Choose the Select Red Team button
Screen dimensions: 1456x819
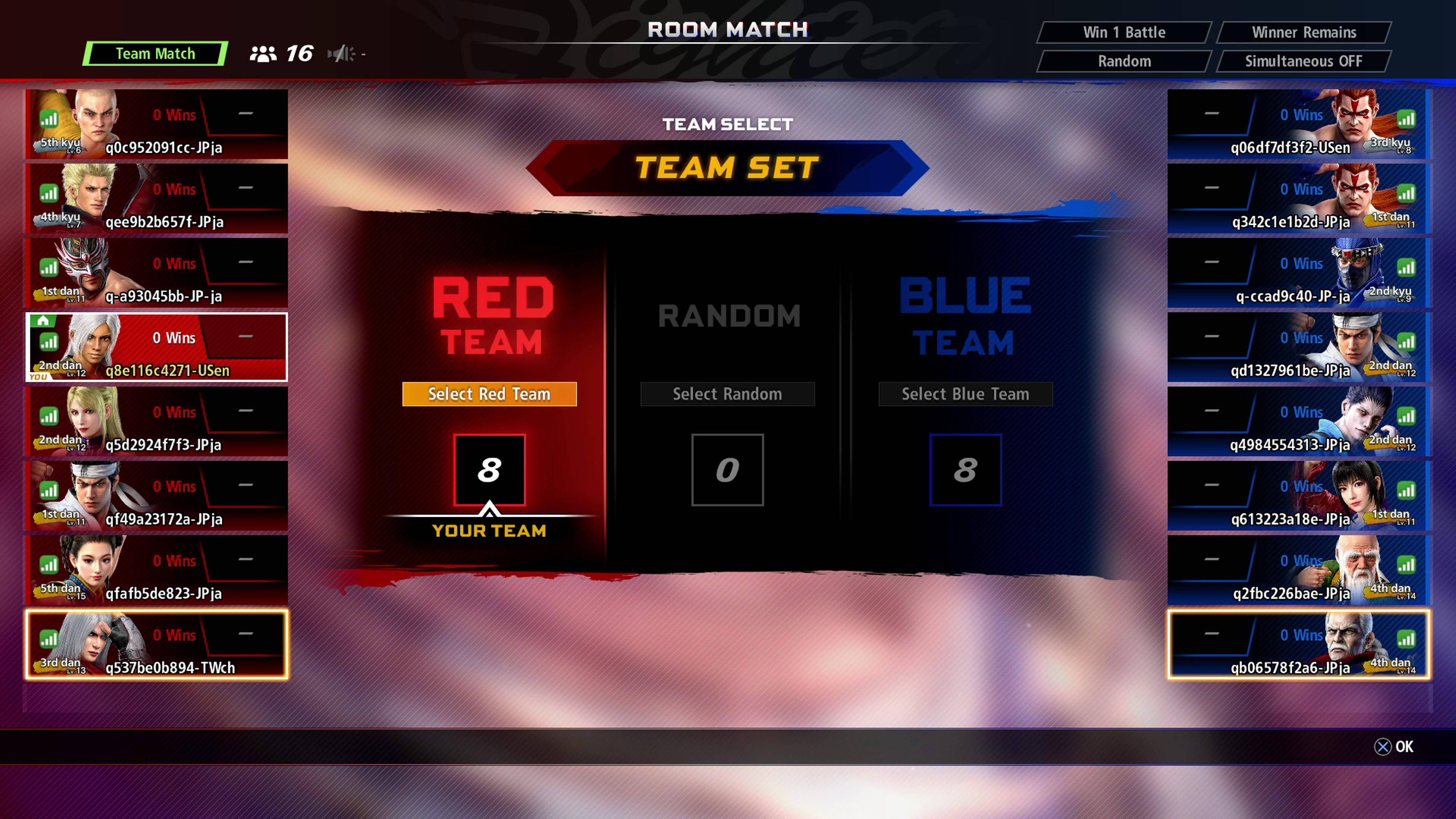(489, 394)
